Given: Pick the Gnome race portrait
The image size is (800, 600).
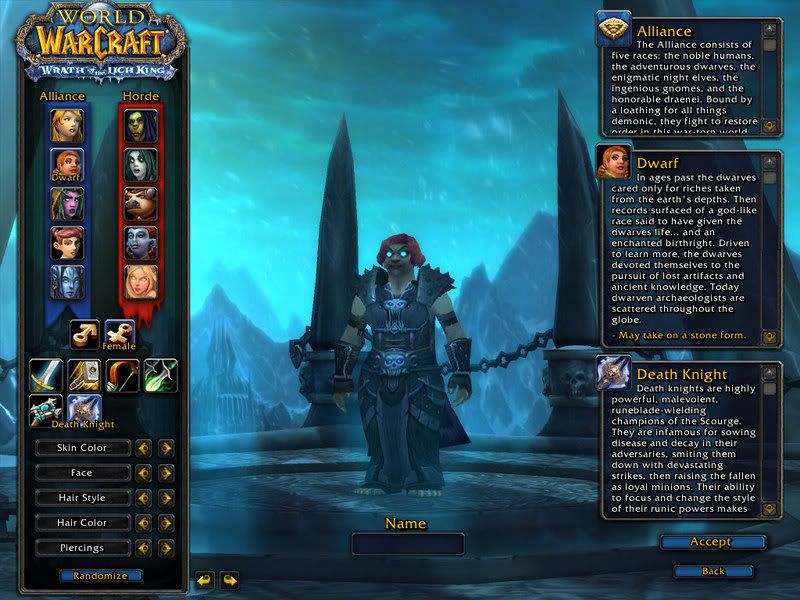Looking at the screenshot, I should [x=67, y=243].
